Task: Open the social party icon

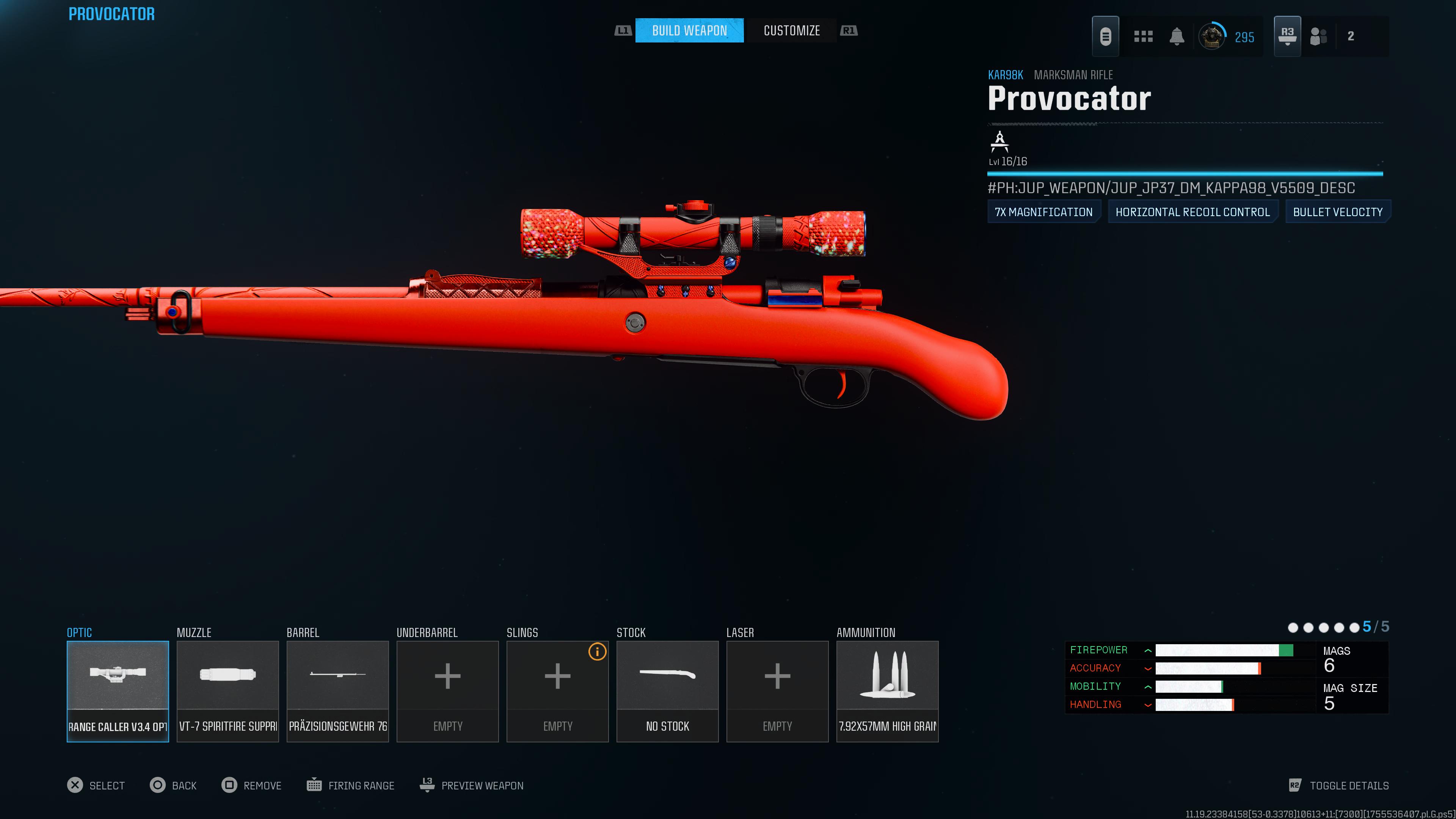Action: pyautogui.click(x=1318, y=36)
